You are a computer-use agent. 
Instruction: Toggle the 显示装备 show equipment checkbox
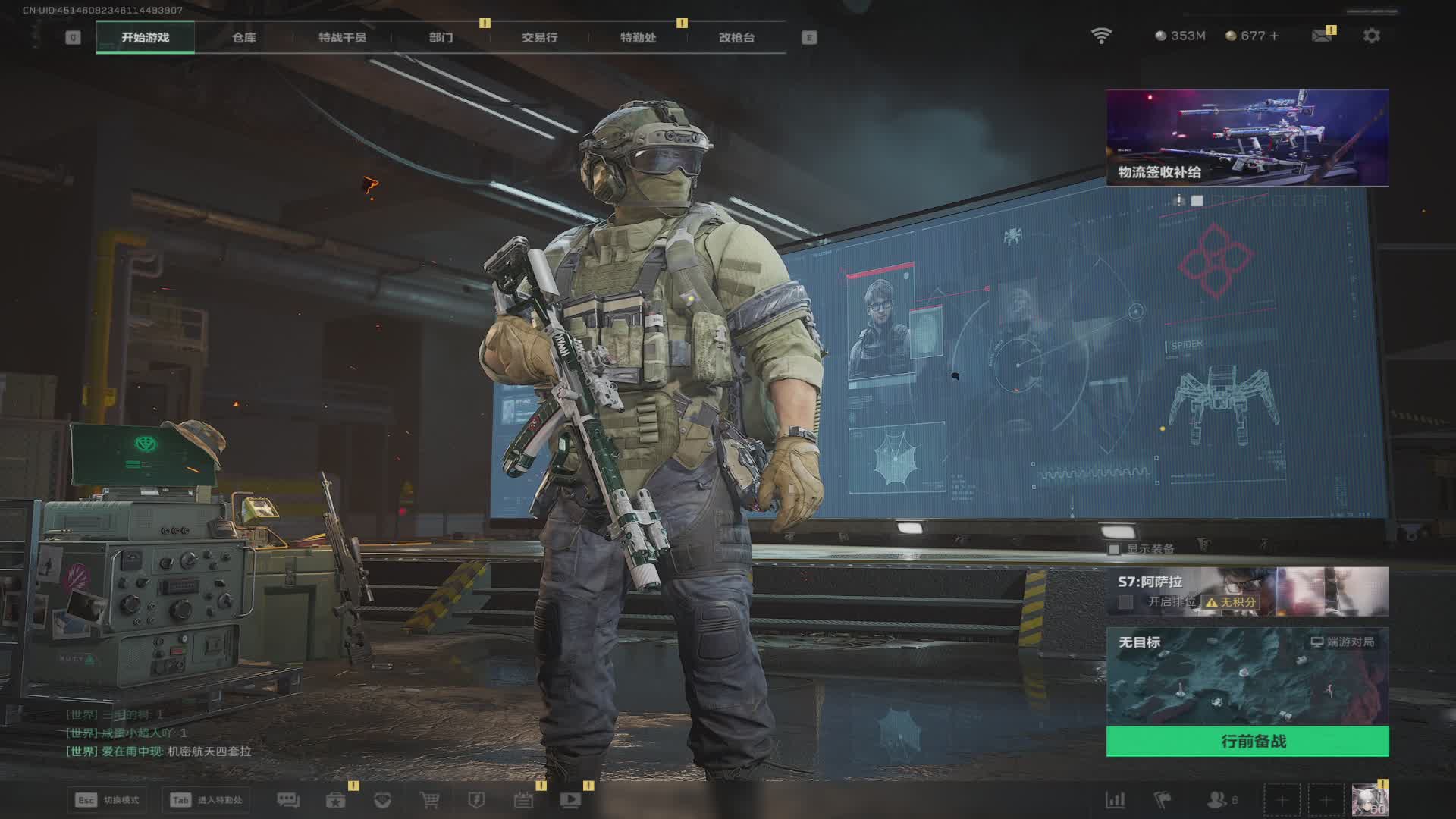click(x=1114, y=549)
